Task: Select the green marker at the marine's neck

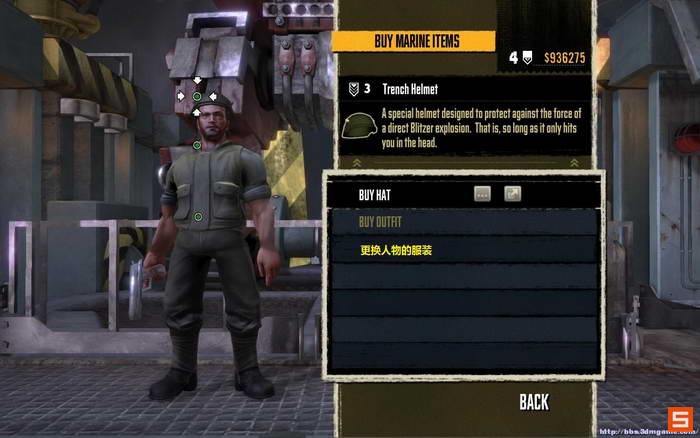Action: click(197, 145)
